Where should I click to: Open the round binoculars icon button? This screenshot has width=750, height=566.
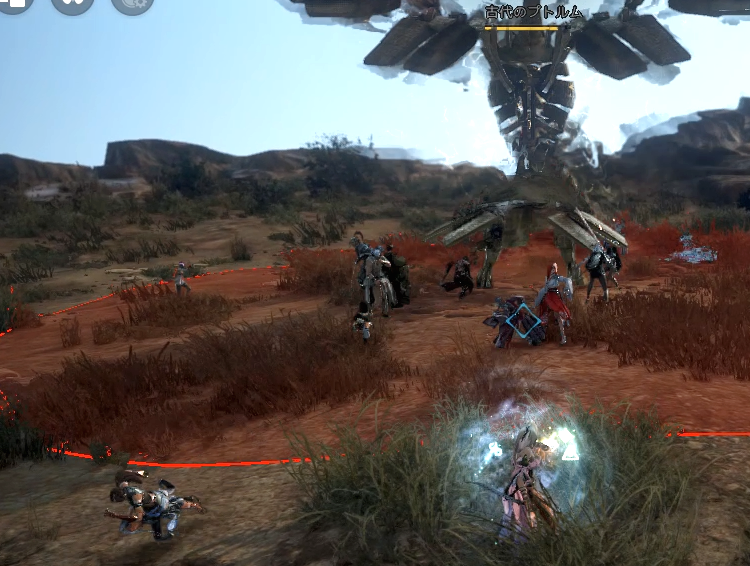72,3
